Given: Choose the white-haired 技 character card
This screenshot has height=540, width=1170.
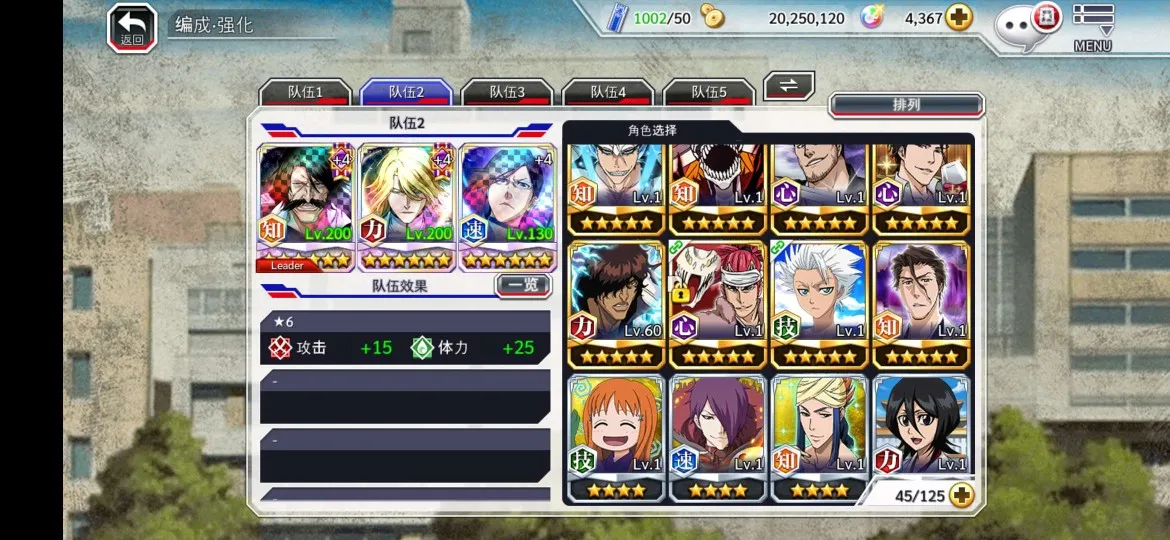Looking at the screenshot, I should [819, 304].
